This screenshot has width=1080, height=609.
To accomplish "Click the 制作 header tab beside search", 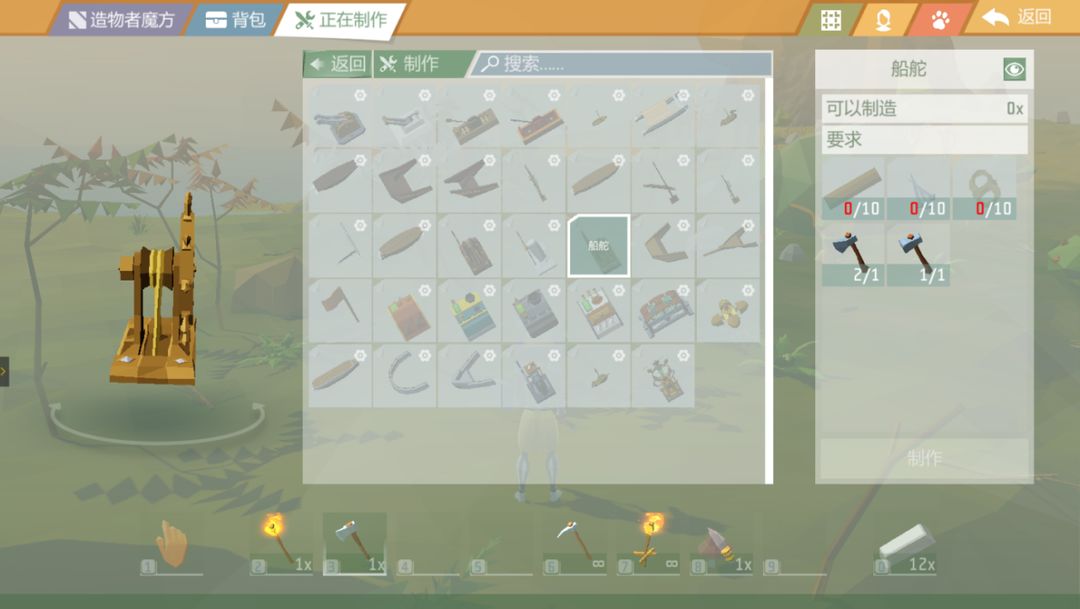I will pos(410,64).
